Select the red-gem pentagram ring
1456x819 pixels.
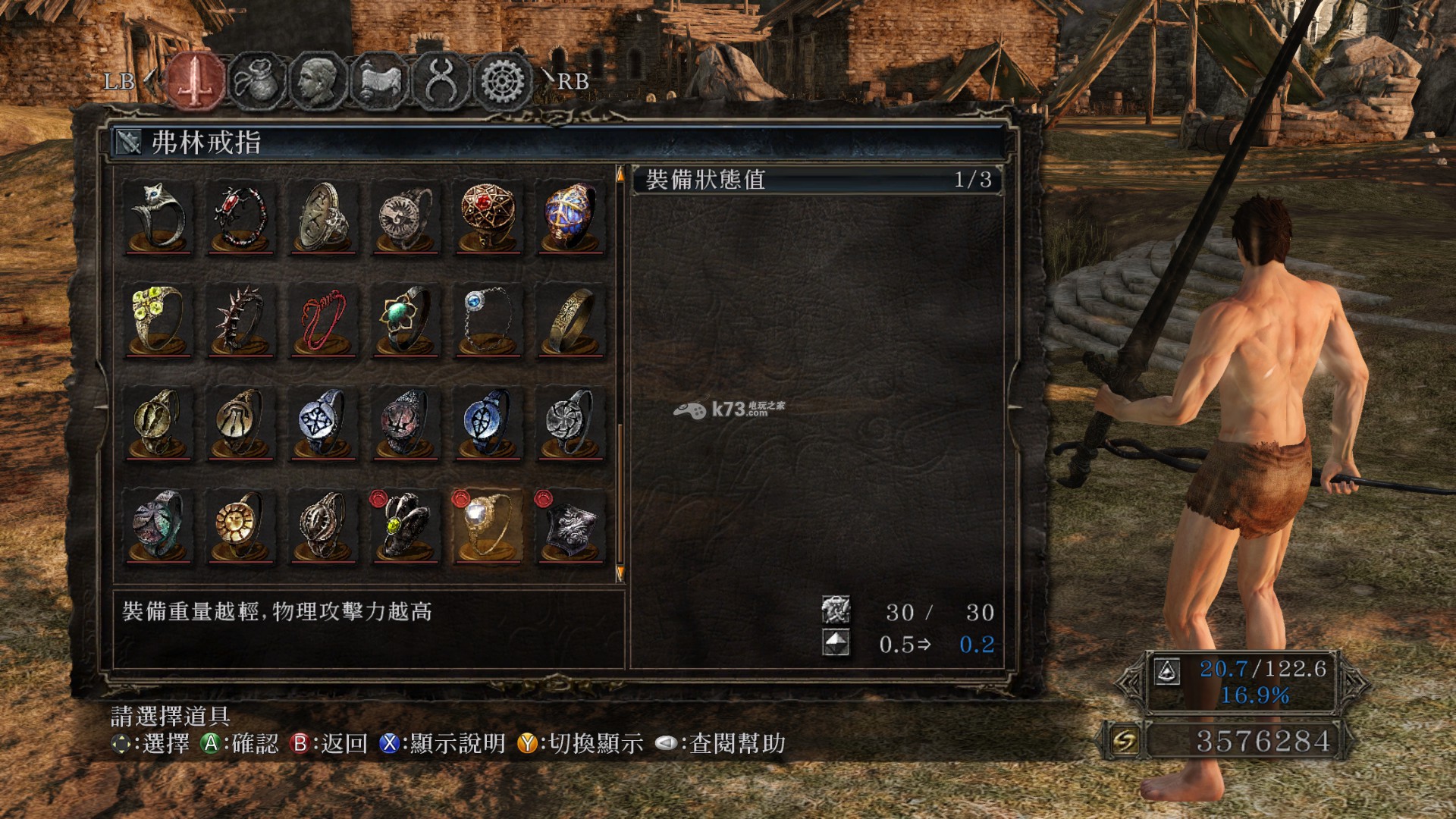(488, 218)
